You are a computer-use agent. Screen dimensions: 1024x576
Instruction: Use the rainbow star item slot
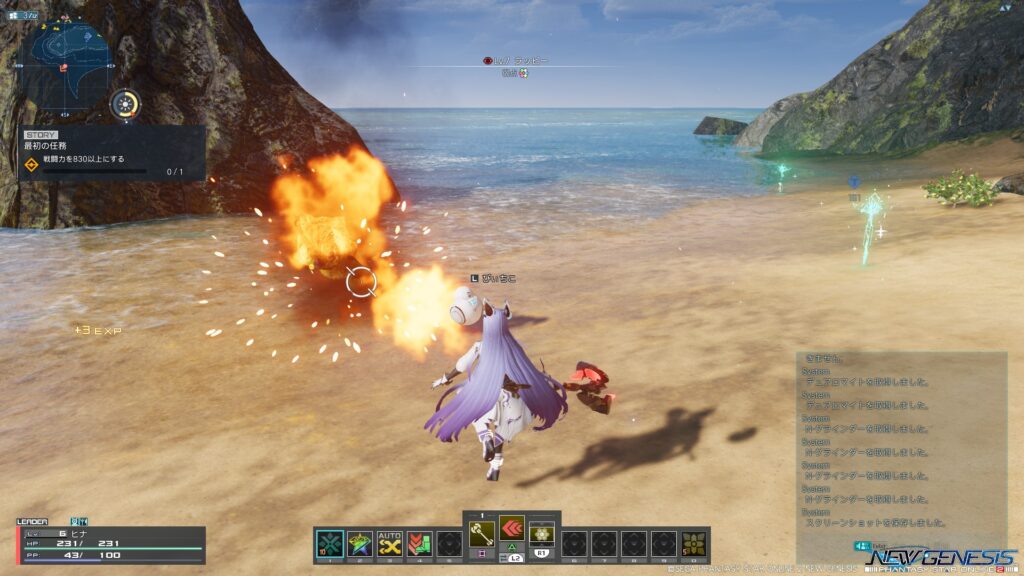coord(360,544)
